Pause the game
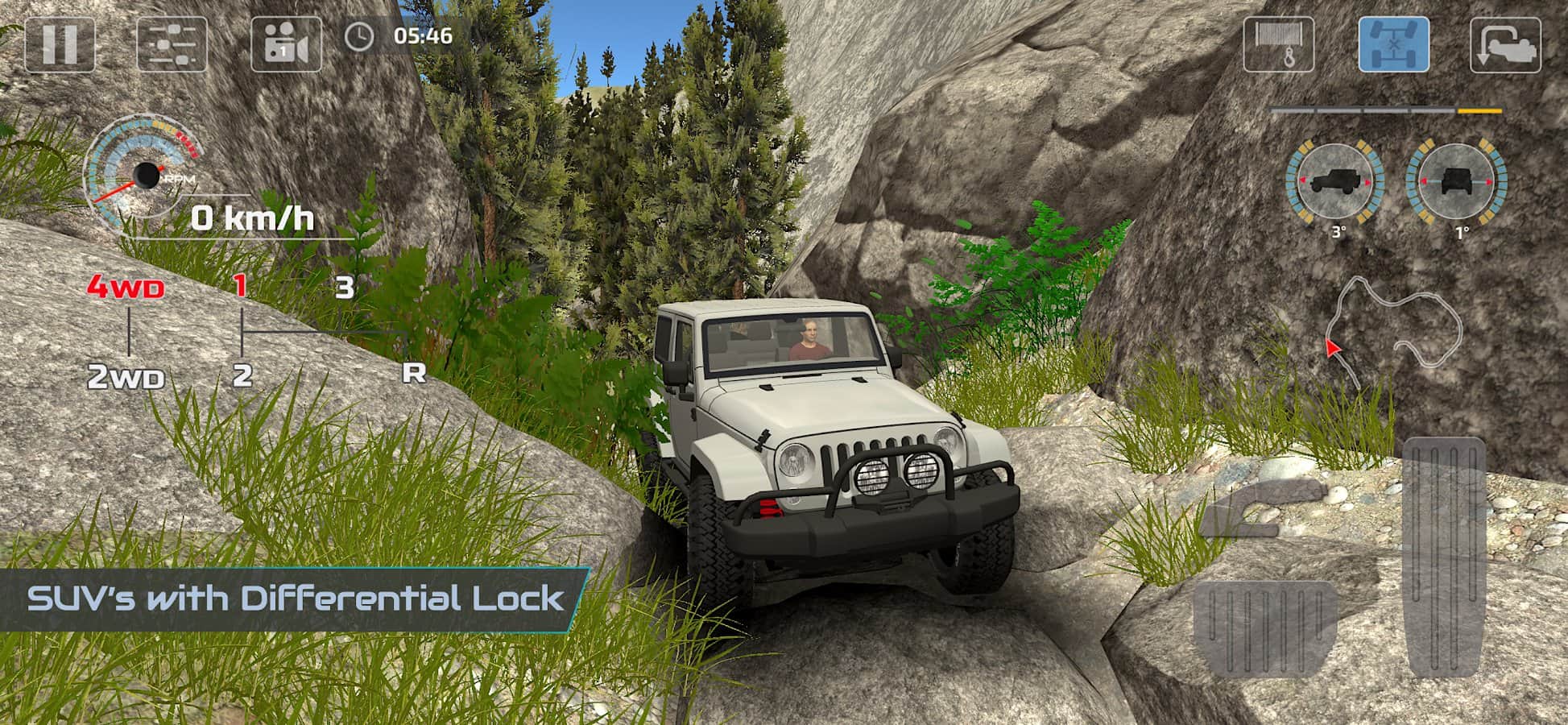This screenshot has height=725, width=1568. [x=60, y=43]
